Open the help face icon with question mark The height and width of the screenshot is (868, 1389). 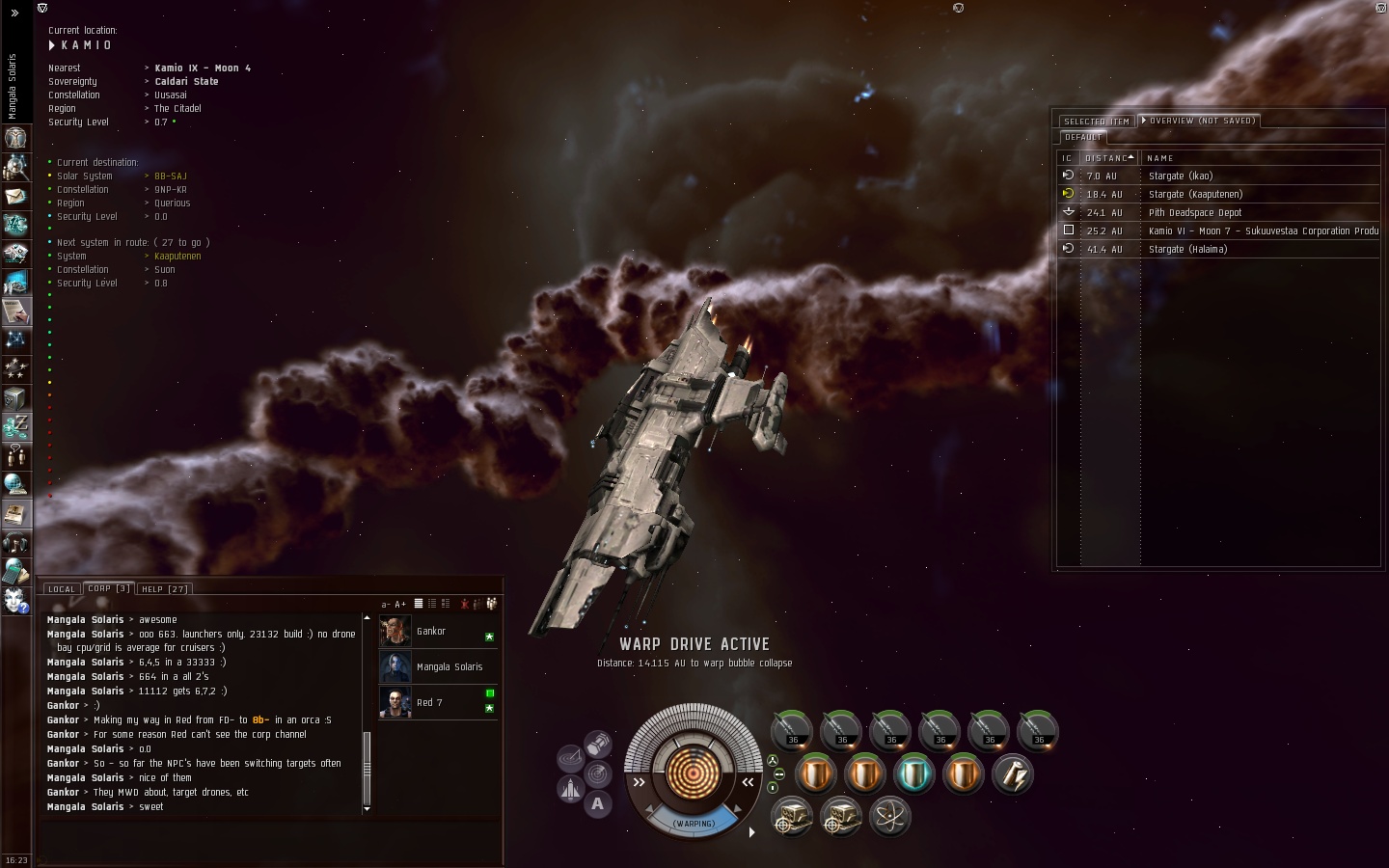pos(15,600)
